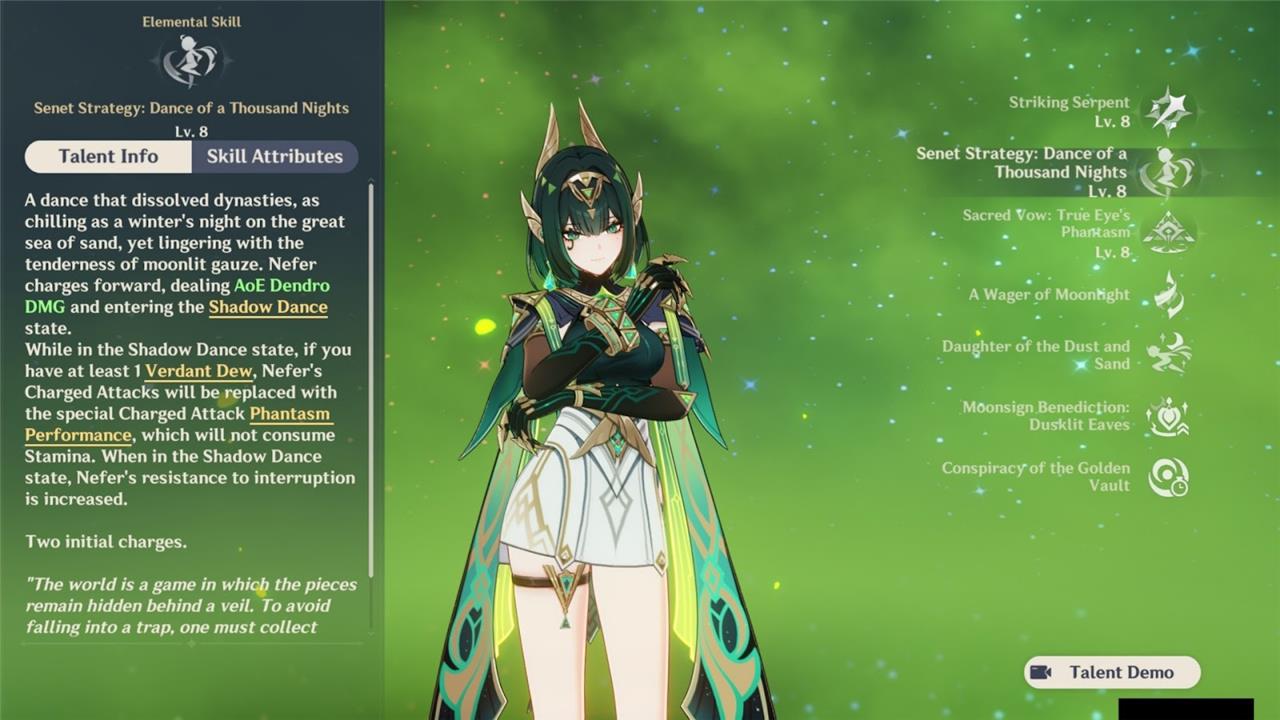Select Conspiracy of the Golden Vault passive
This screenshot has height=720, width=1280.
click(1166, 477)
